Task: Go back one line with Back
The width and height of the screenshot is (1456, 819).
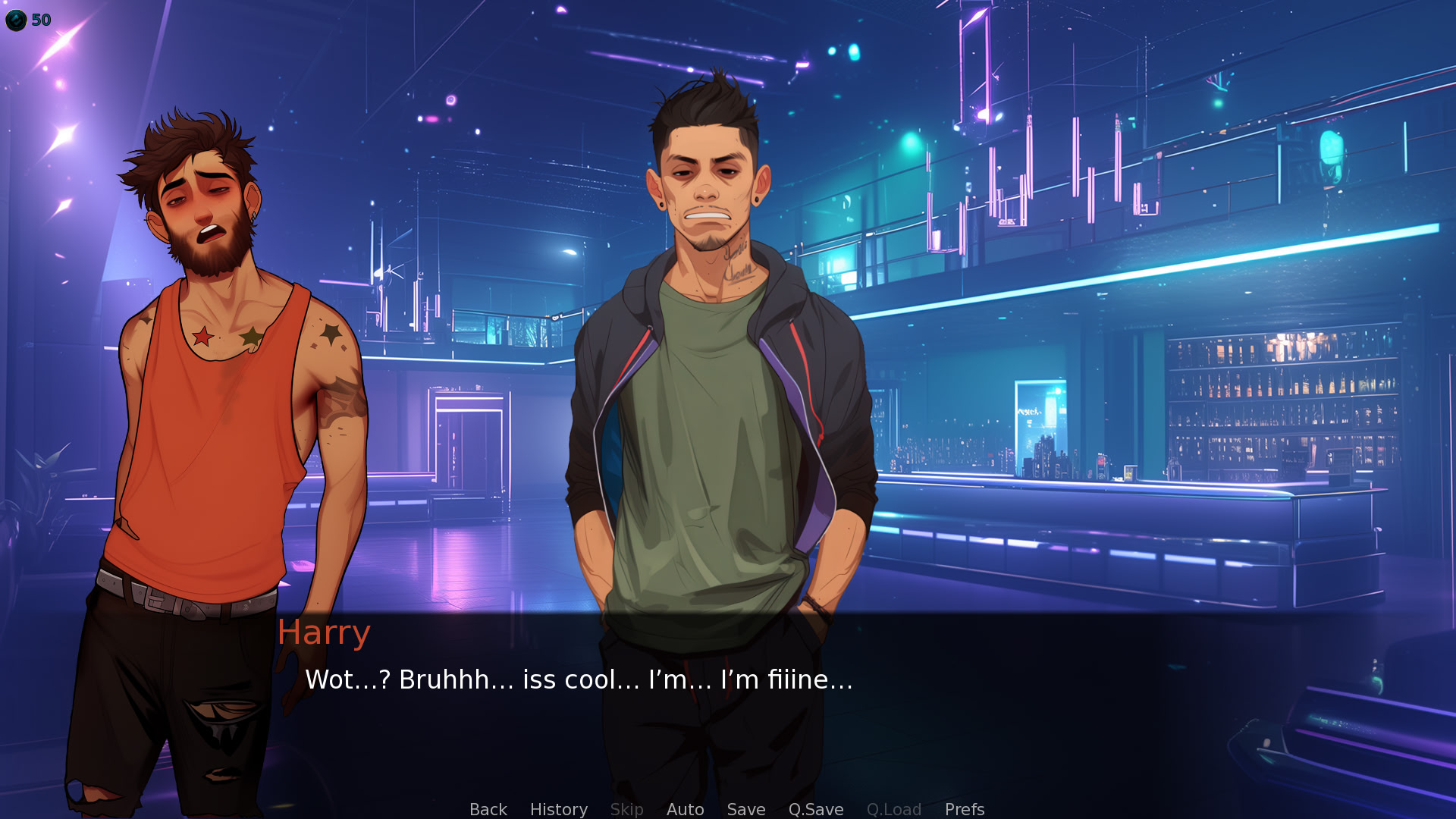Action: [x=488, y=809]
